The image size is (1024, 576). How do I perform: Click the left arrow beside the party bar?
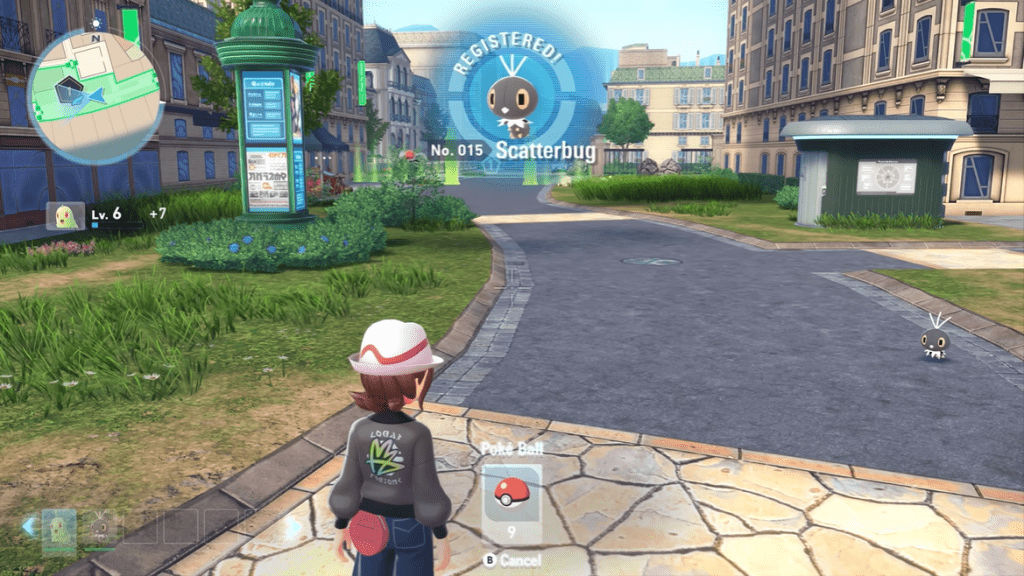click(30, 524)
